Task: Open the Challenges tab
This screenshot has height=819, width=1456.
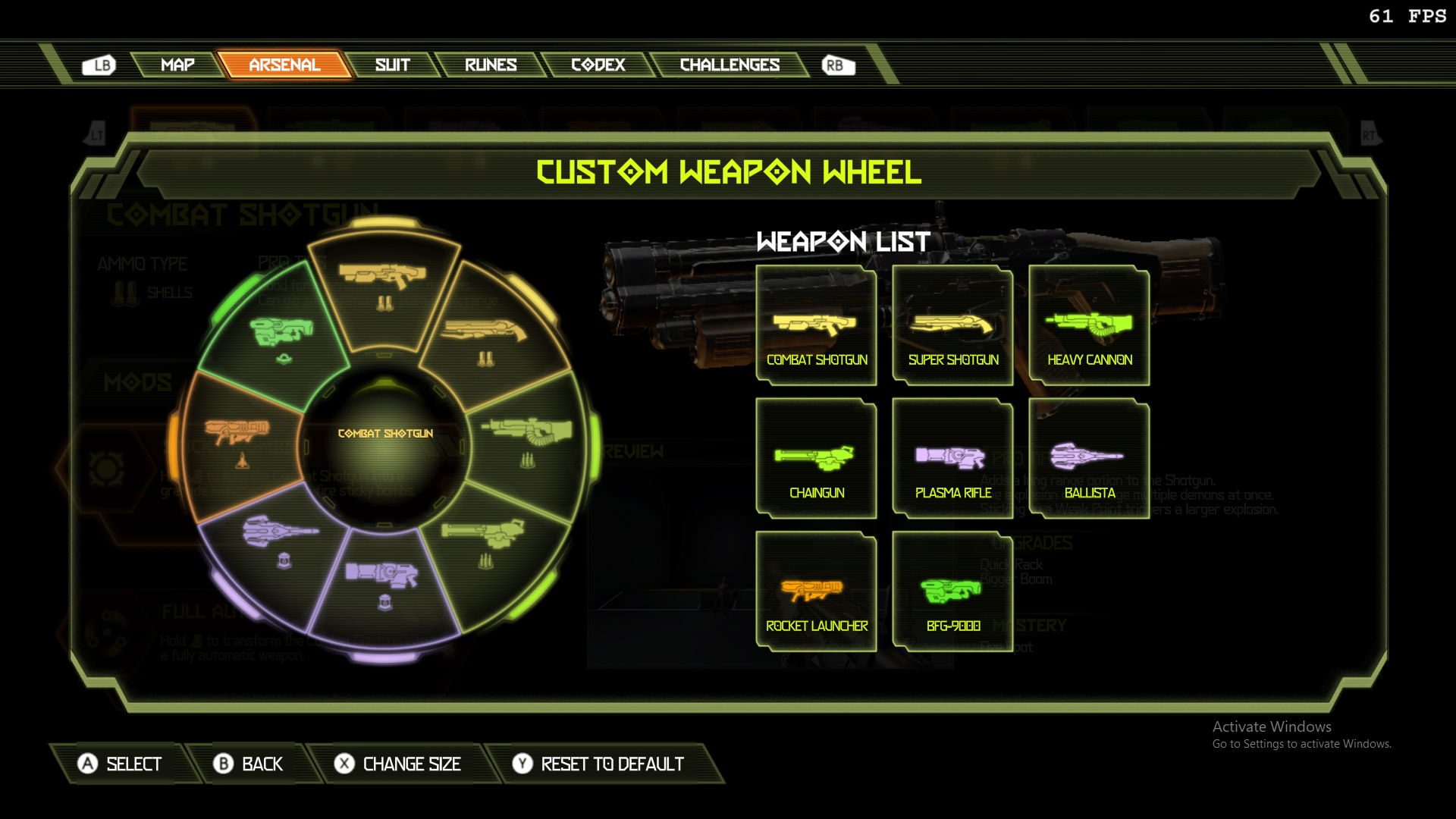Action: (x=729, y=65)
